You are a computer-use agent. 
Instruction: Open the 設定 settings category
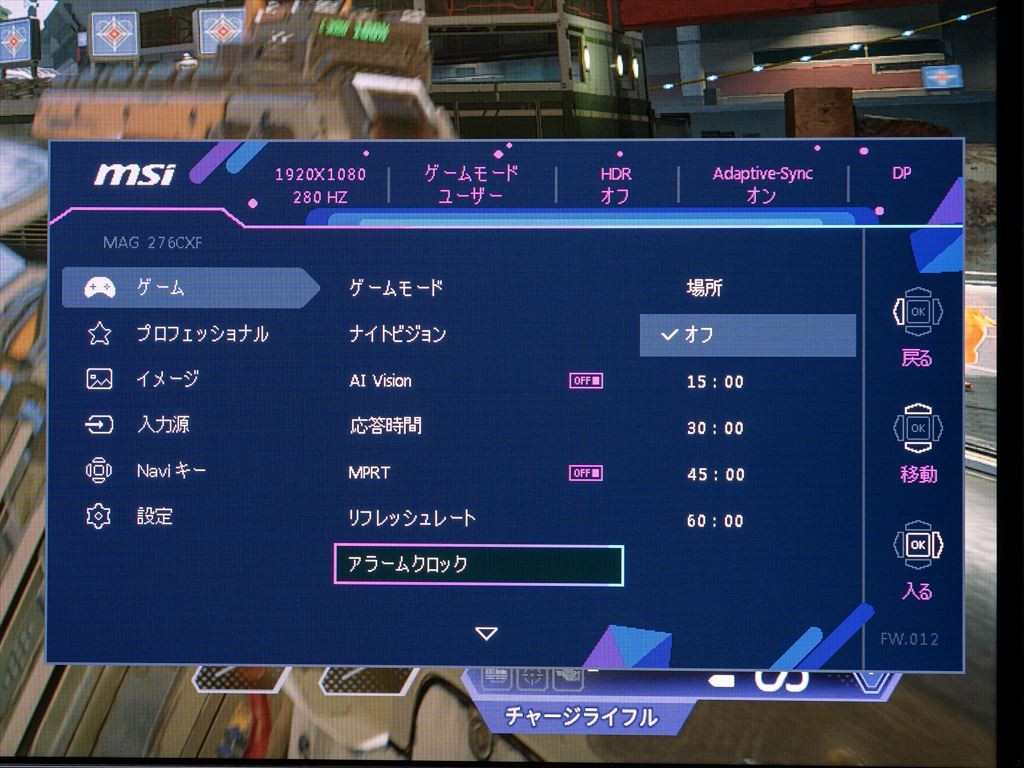[x=155, y=516]
